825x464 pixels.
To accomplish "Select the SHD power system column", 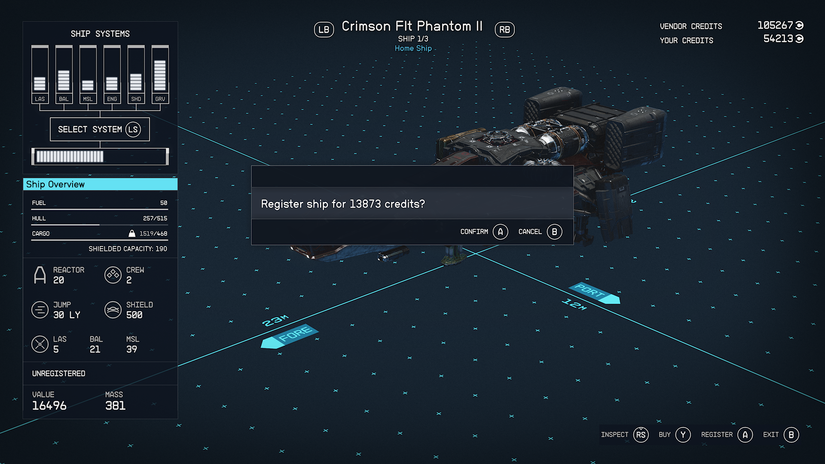I will click(x=135, y=75).
